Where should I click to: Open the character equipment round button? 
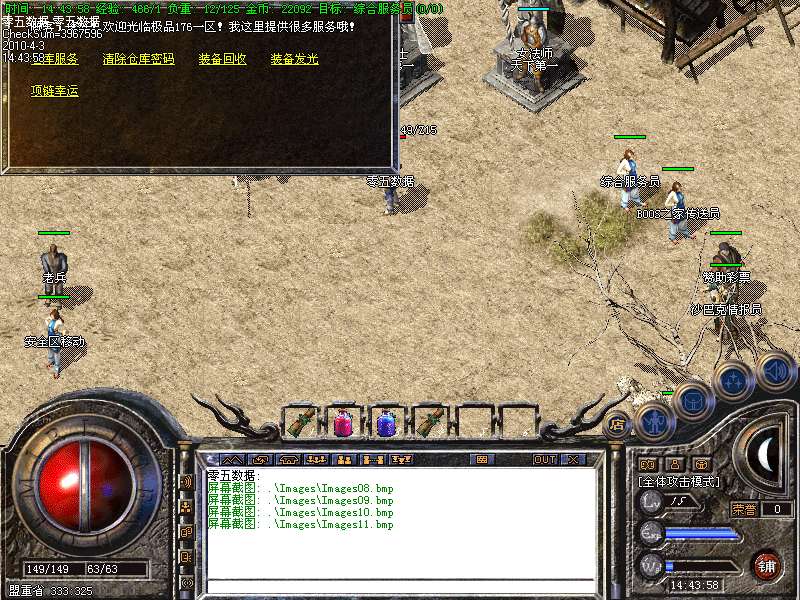(653, 423)
